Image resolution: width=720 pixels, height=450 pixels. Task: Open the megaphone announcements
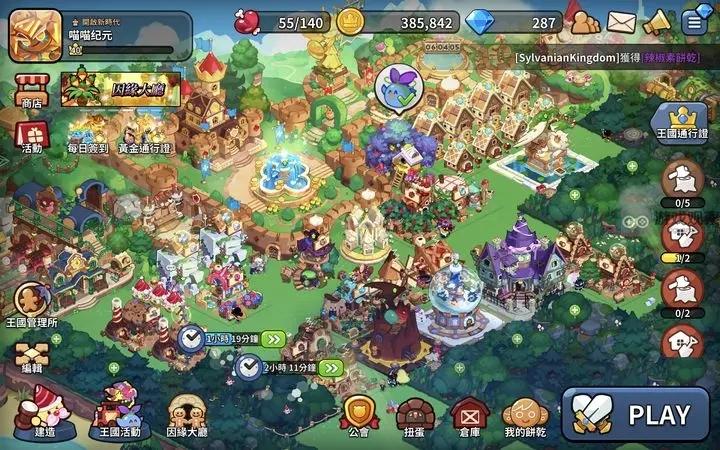pos(657,21)
